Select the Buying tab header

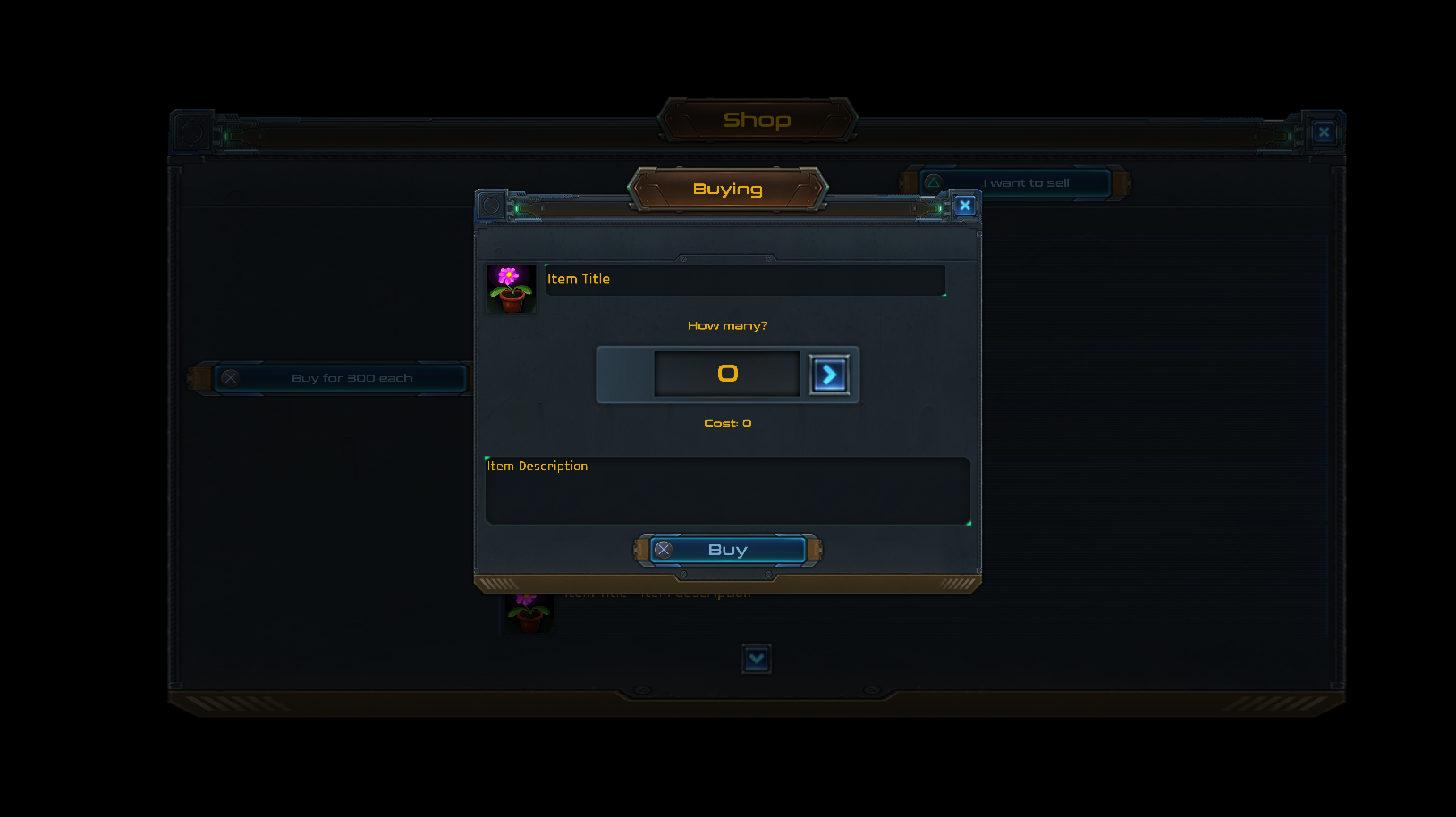coord(727,189)
